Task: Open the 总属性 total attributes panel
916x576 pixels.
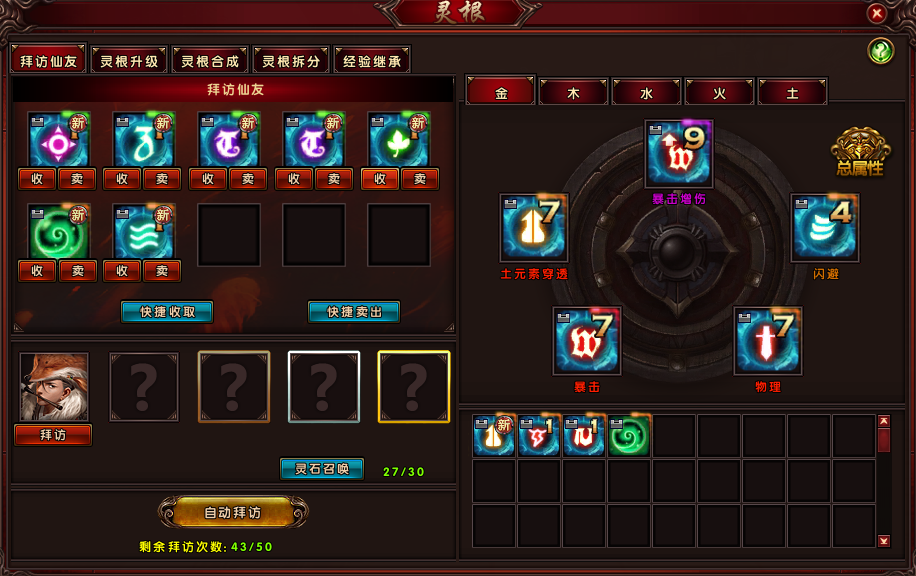Action: (x=859, y=153)
